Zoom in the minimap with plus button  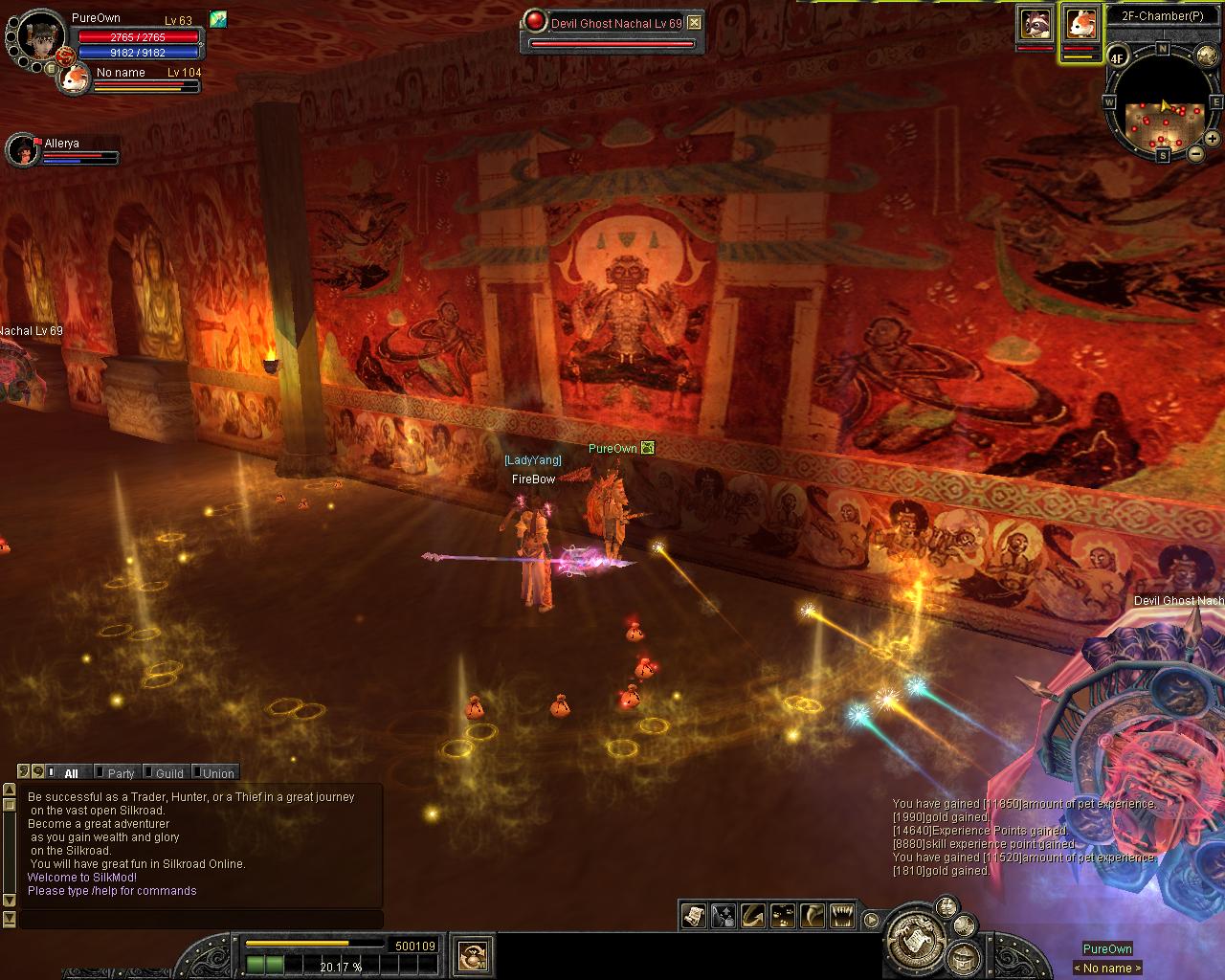(x=1212, y=139)
